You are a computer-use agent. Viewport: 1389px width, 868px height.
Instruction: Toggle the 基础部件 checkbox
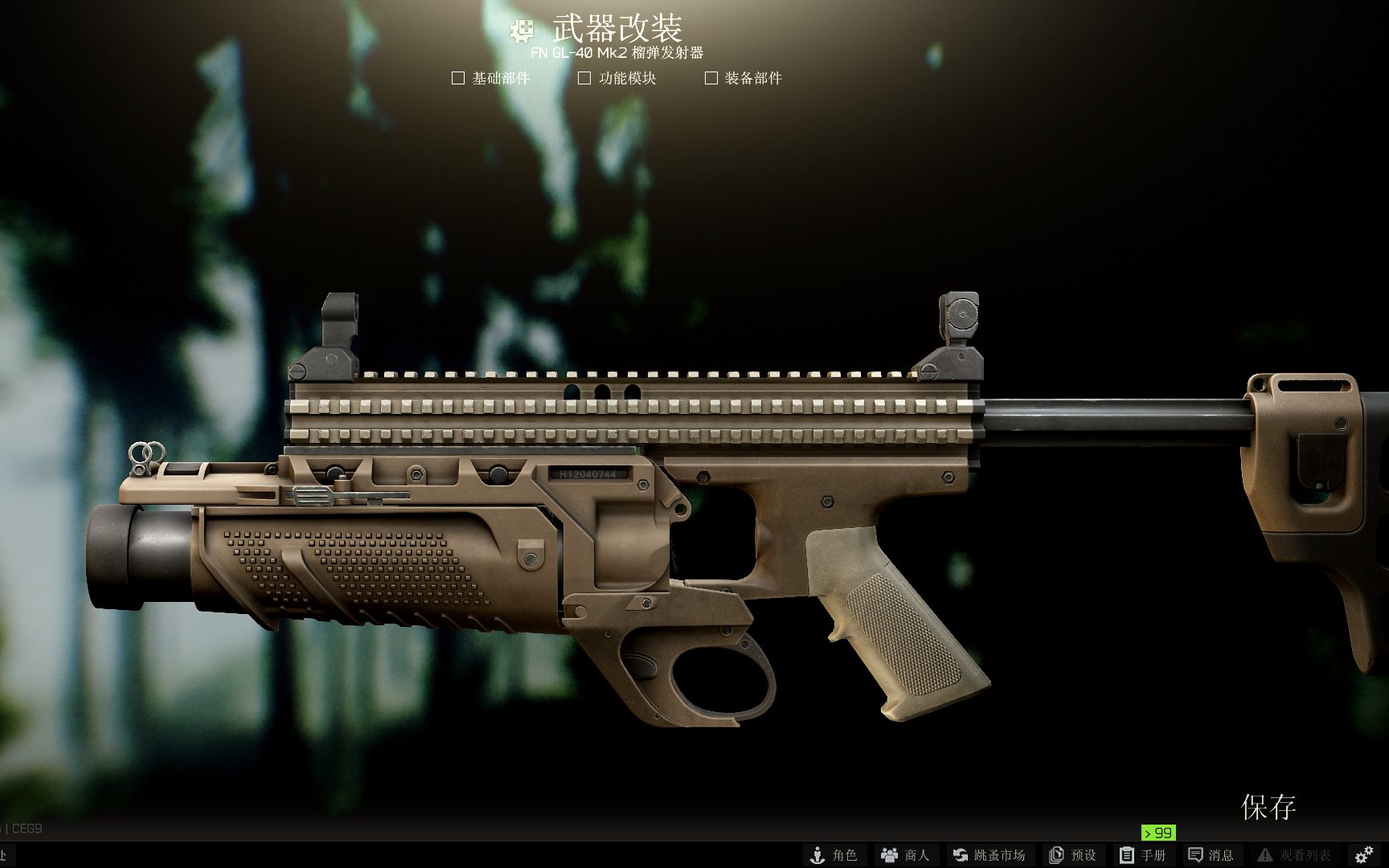(458, 78)
